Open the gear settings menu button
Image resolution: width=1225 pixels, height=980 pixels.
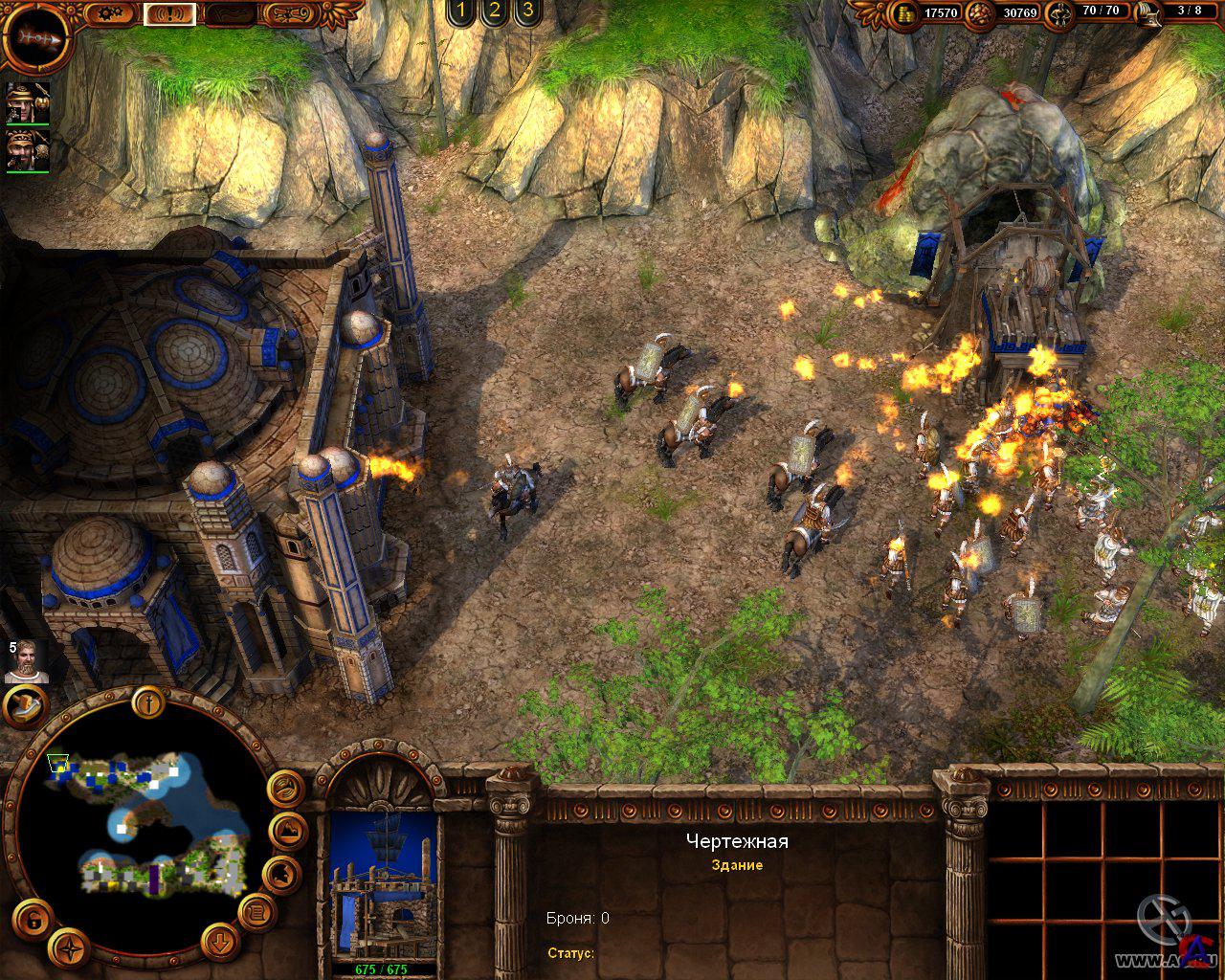point(112,13)
